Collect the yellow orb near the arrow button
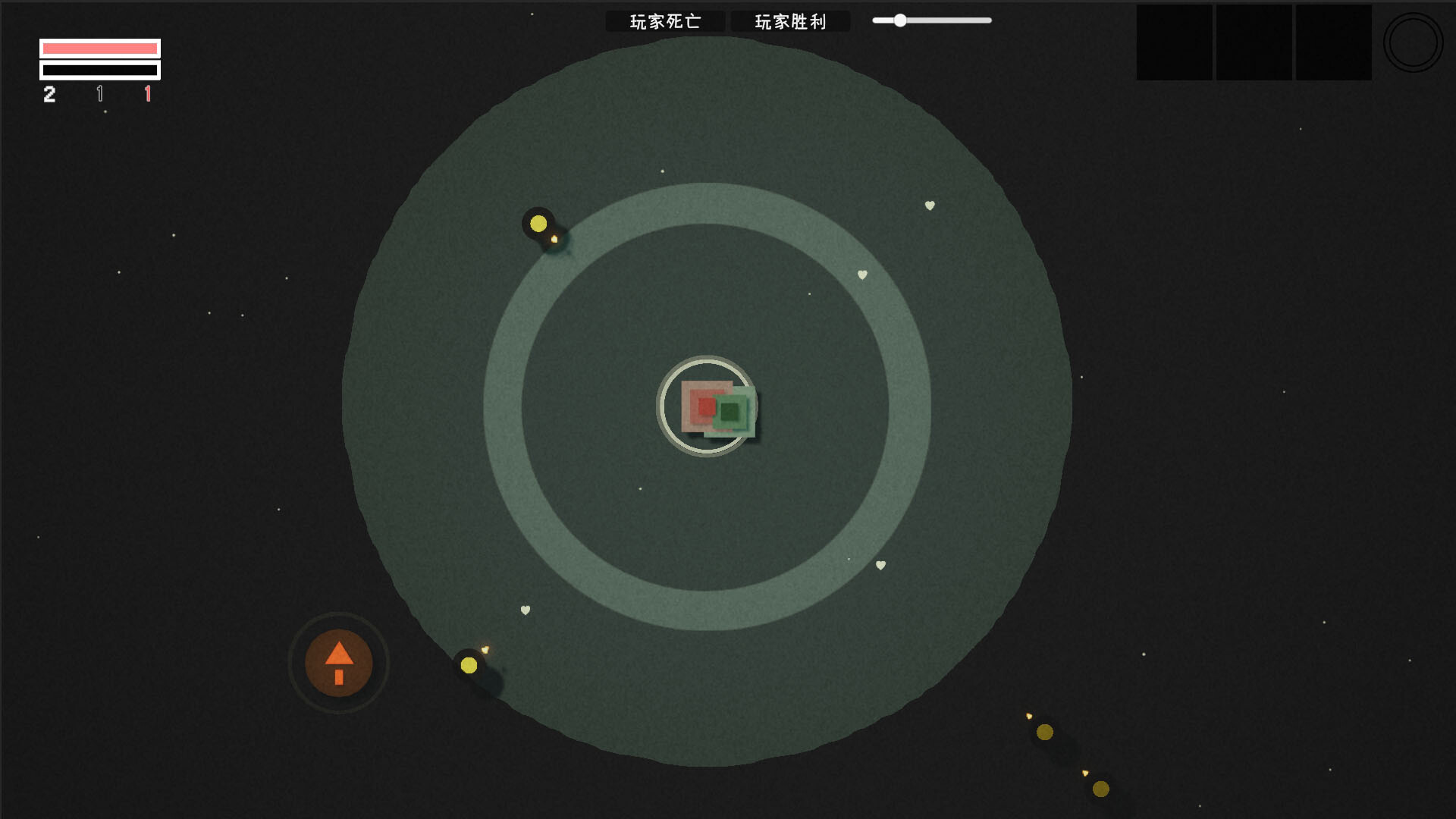Screen dimensions: 1456x819 click(469, 666)
